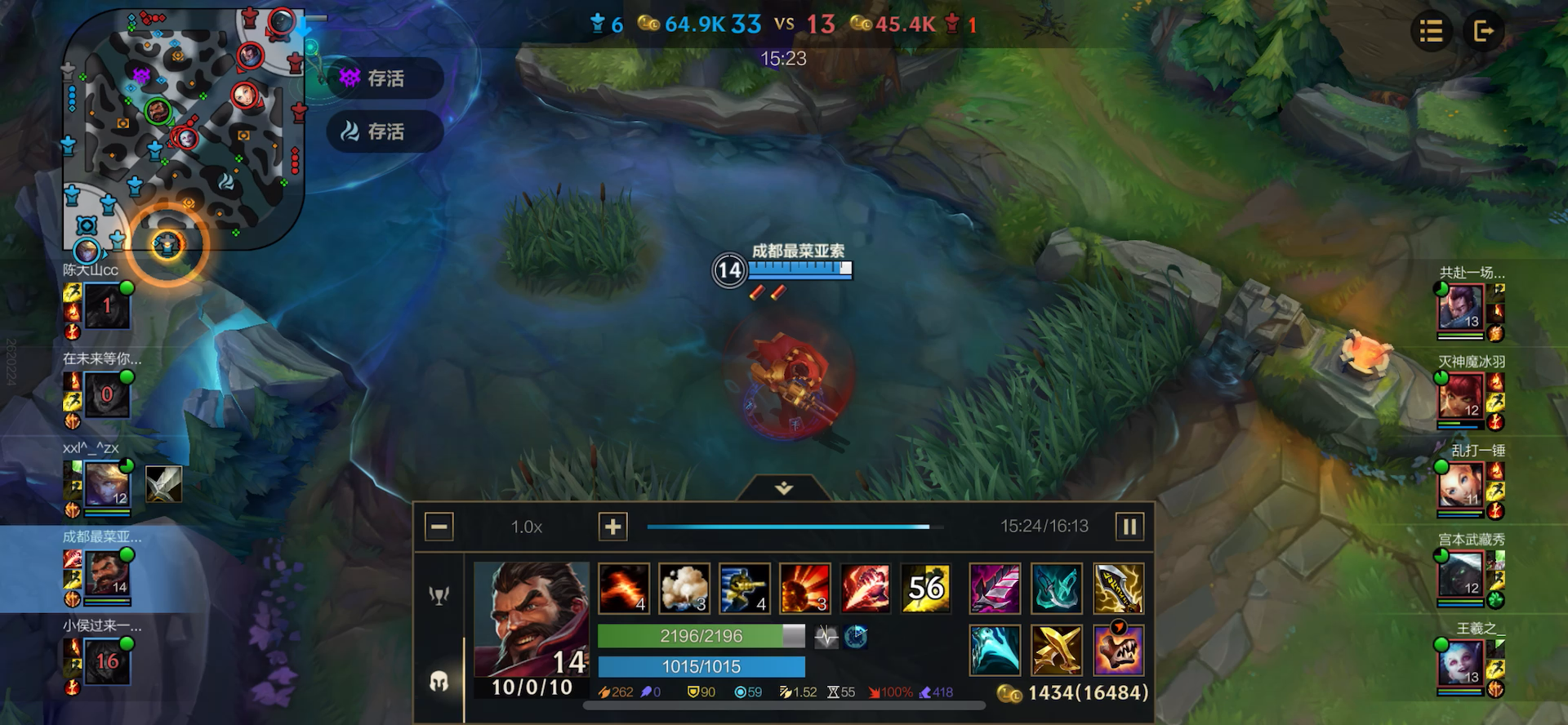
Task: Seek along the replay progress bar
Action: coord(789,527)
